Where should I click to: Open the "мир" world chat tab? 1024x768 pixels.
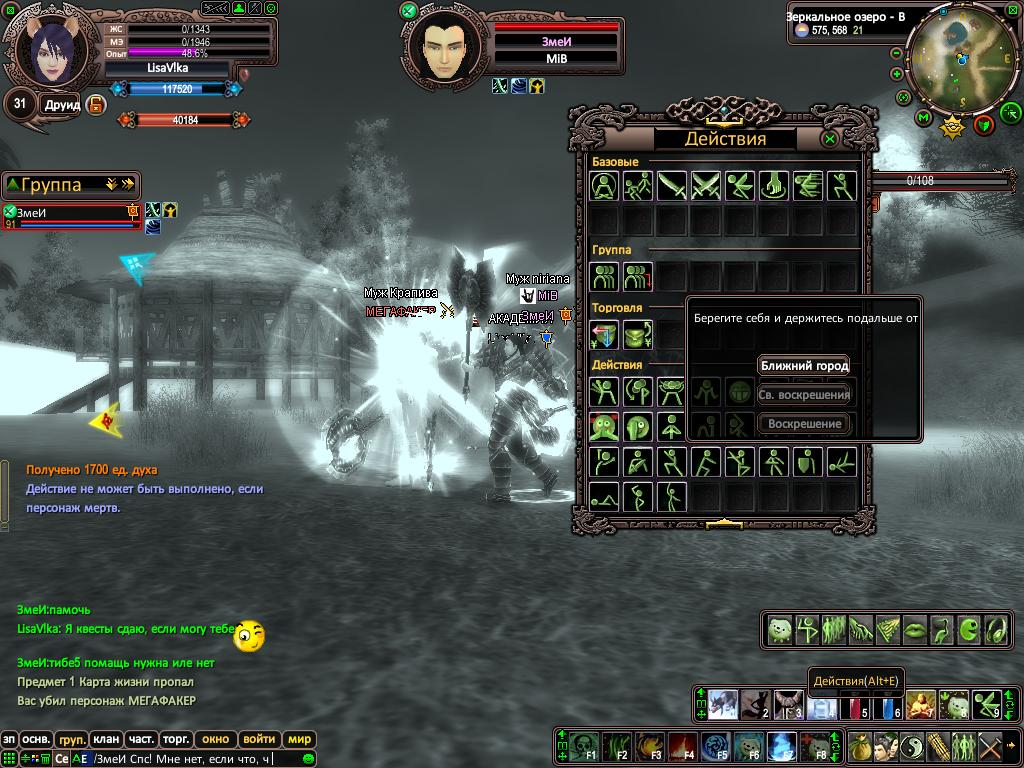click(299, 740)
